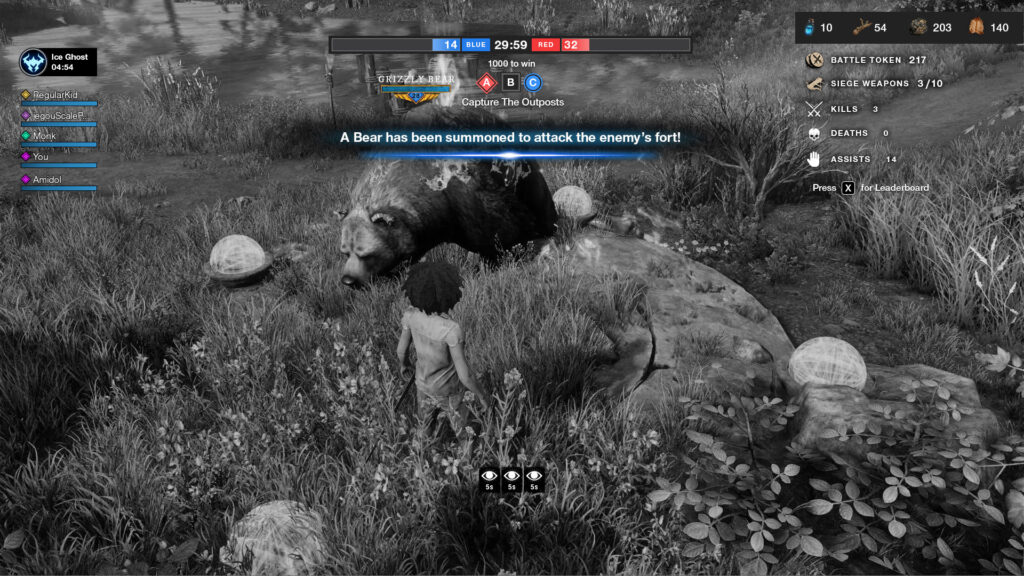Click the skull Deaths icon
Viewport: 1024px width, 576px height.
(814, 133)
